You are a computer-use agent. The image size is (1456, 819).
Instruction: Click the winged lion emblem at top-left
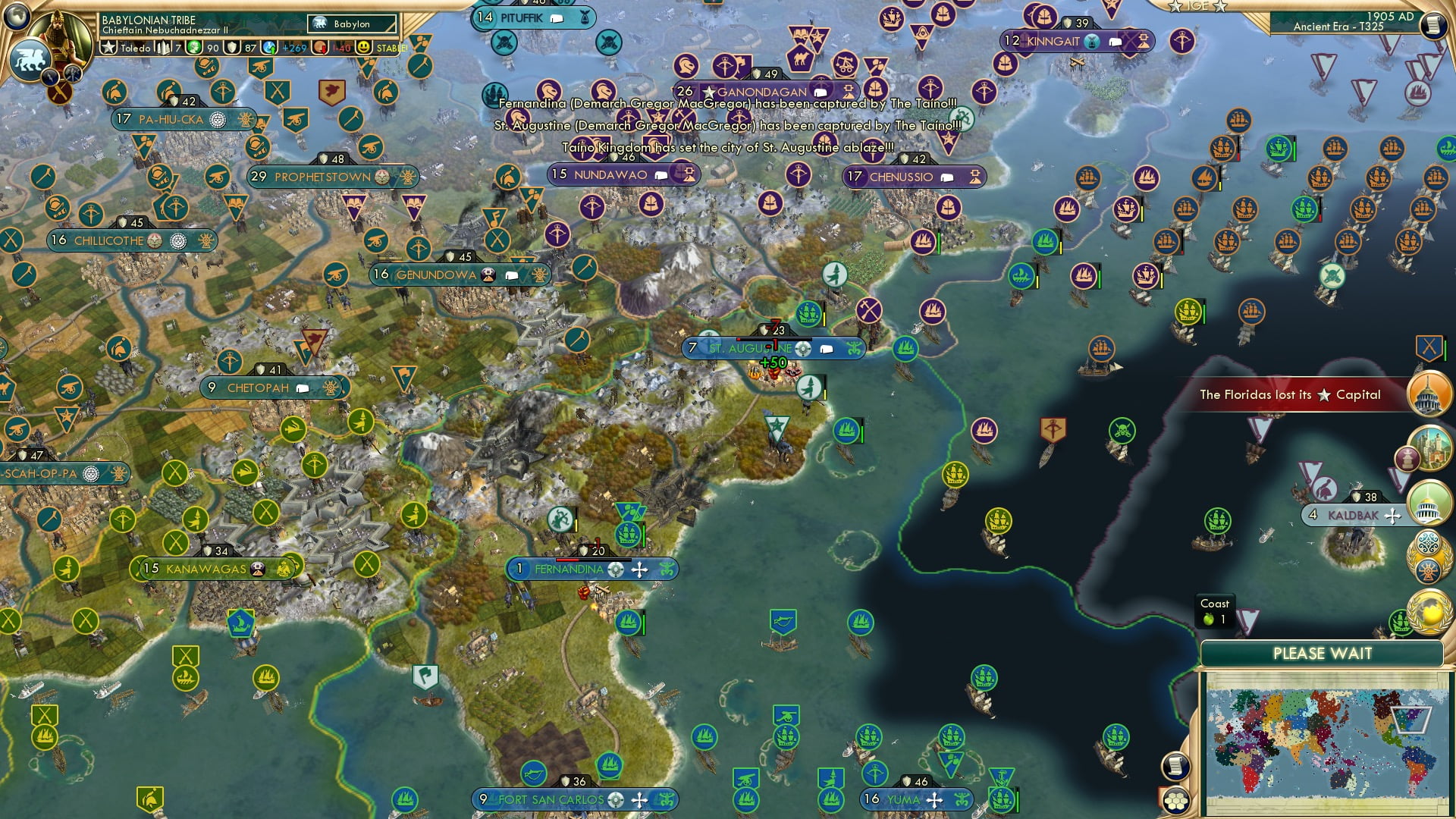(32, 61)
